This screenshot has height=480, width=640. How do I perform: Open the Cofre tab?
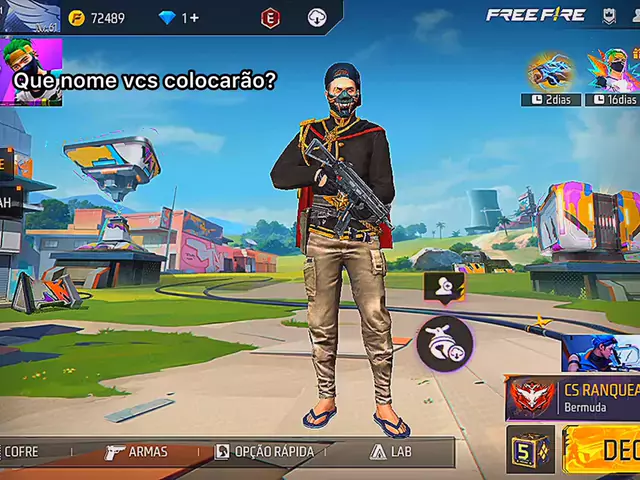click(20, 452)
